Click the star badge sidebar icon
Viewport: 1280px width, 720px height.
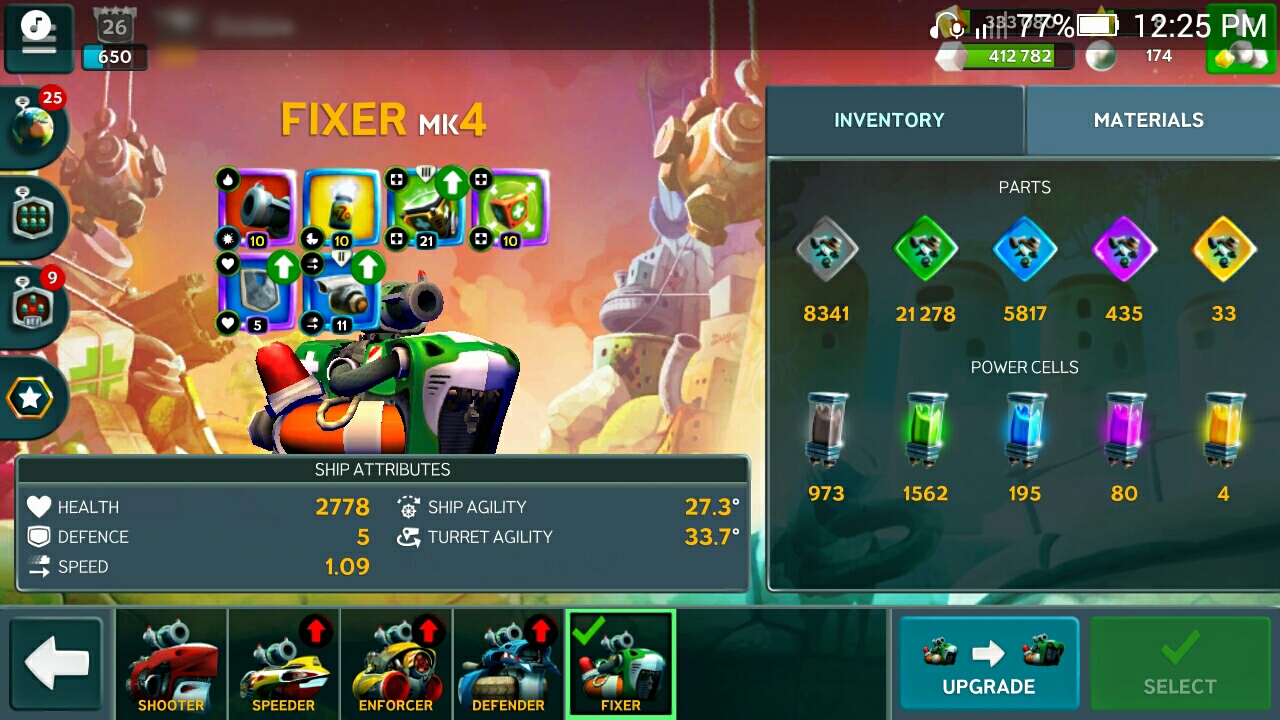point(32,398)
